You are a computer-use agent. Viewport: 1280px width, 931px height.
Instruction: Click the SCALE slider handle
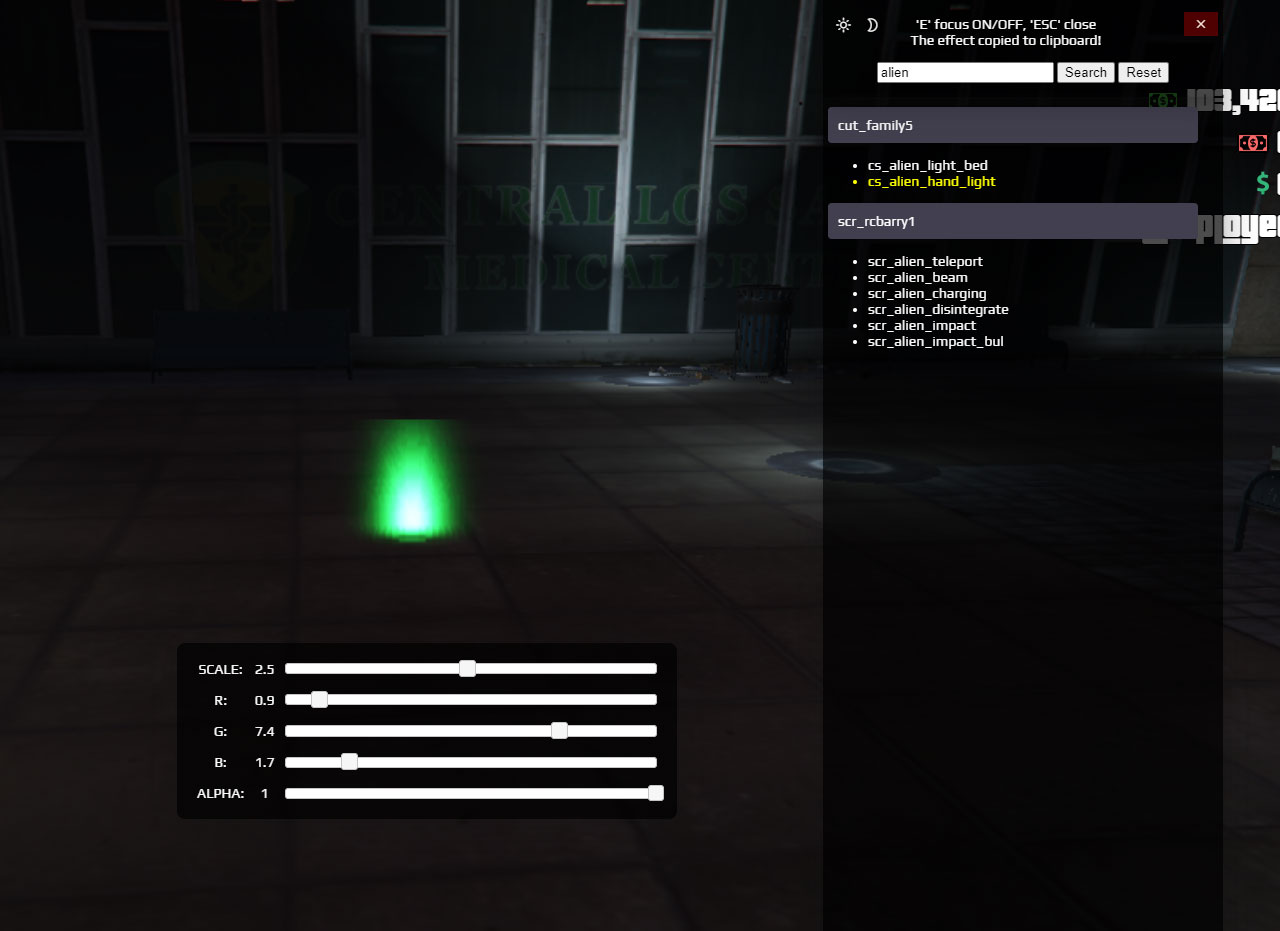click(468, 668)
